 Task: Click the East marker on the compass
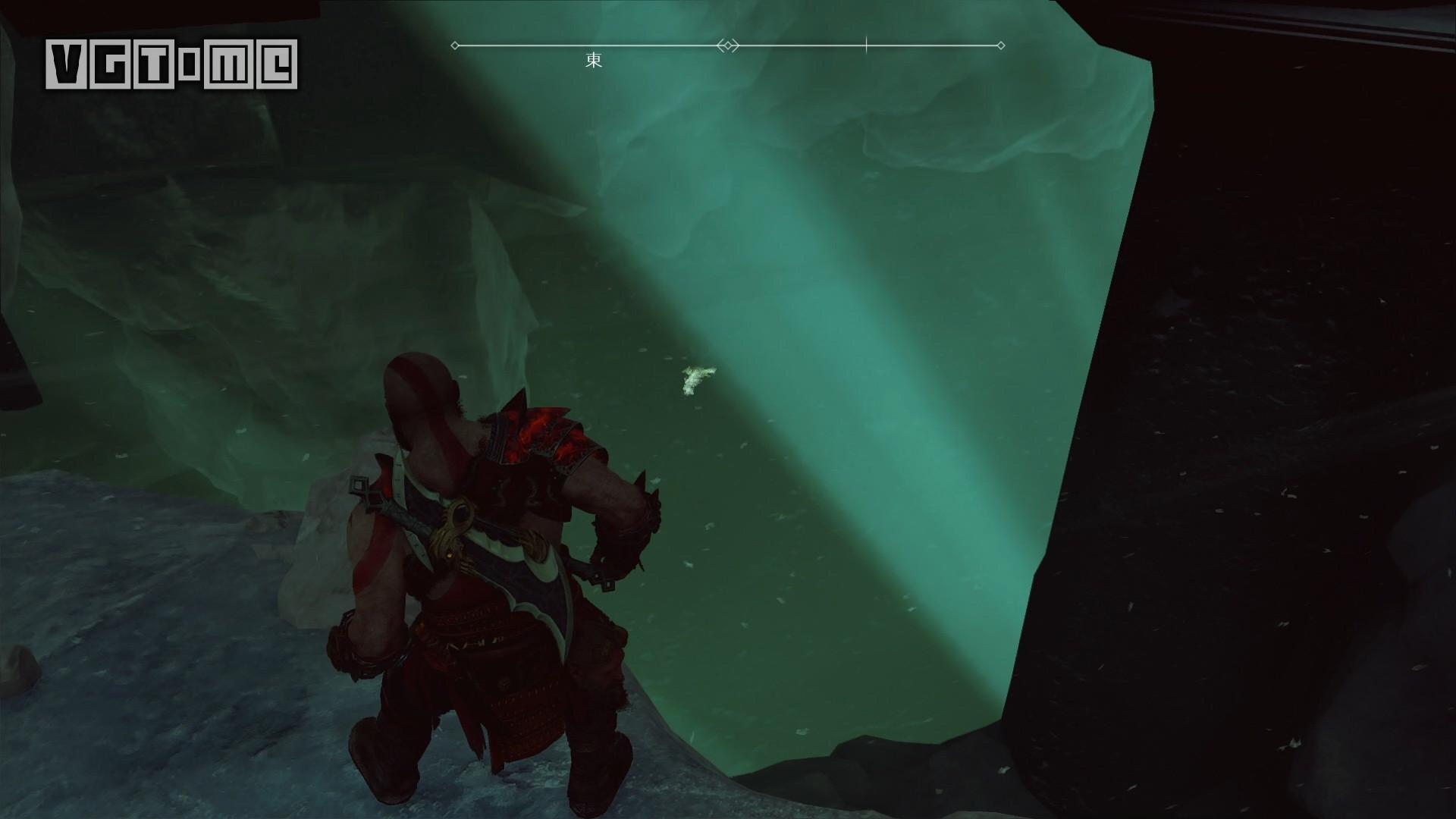594,61
